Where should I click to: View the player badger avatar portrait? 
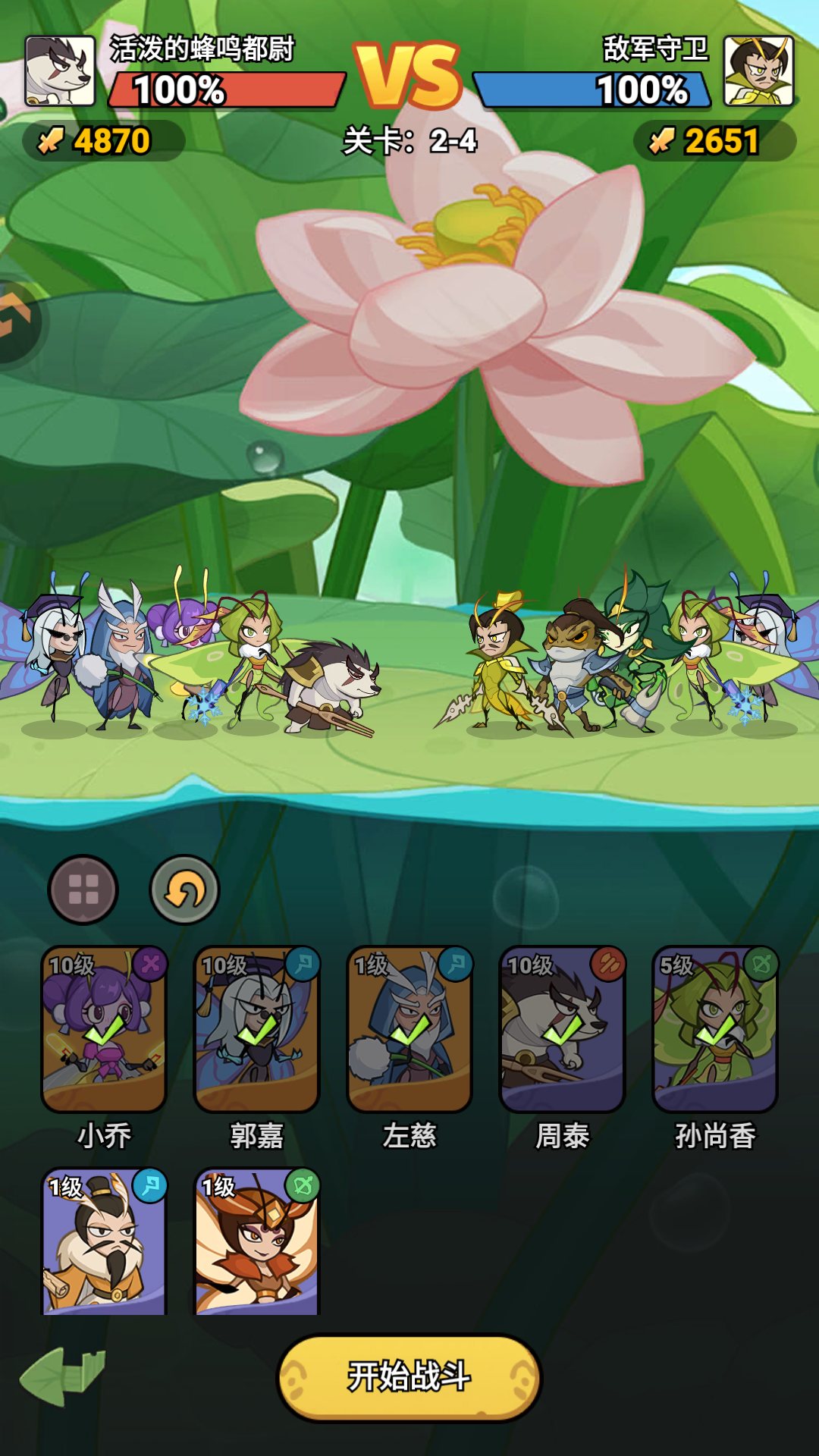60,71
